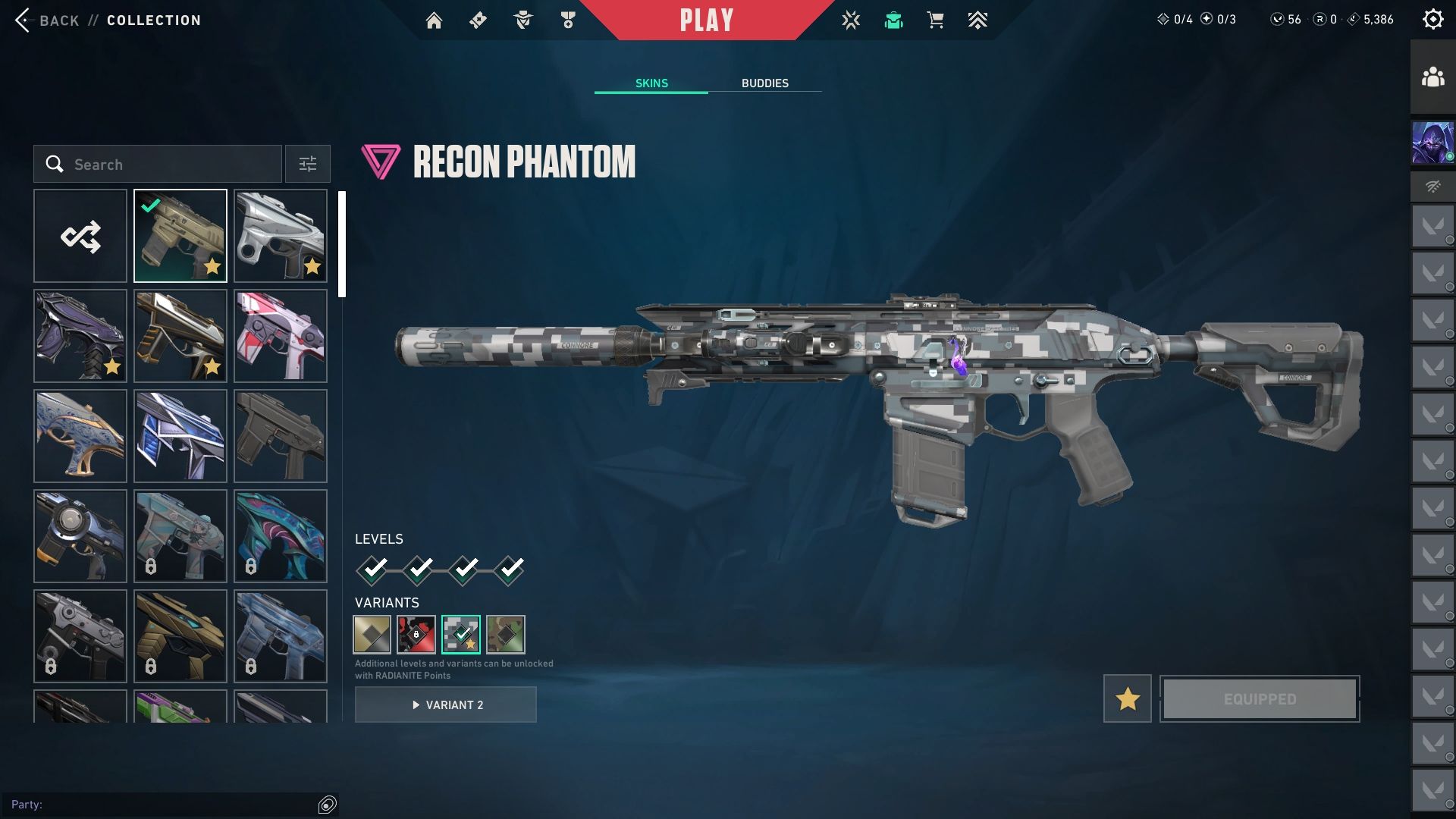The height and width of the screenshot is (819, 1456).
Task: Open the home screen icon
Action: [x=434, y=20]
